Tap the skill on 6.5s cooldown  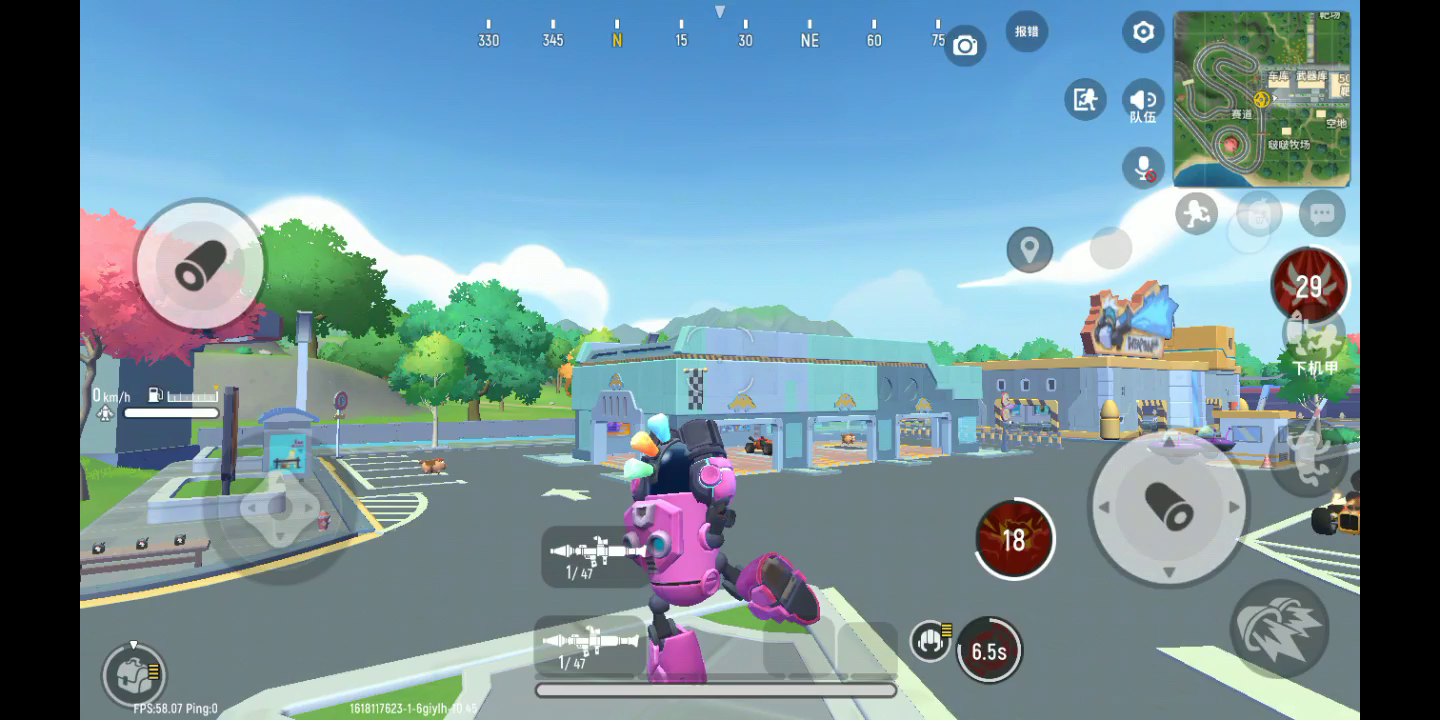click(988, 651)
